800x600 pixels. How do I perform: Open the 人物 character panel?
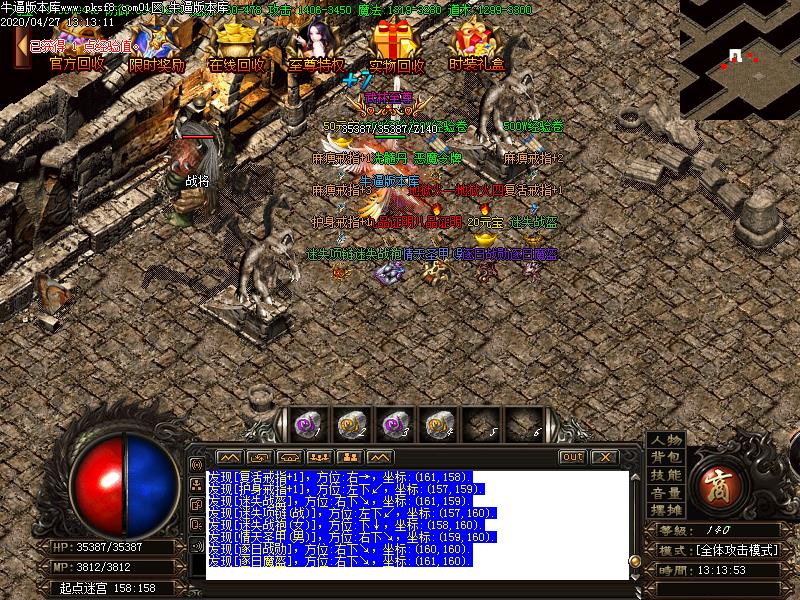[665, 440]
